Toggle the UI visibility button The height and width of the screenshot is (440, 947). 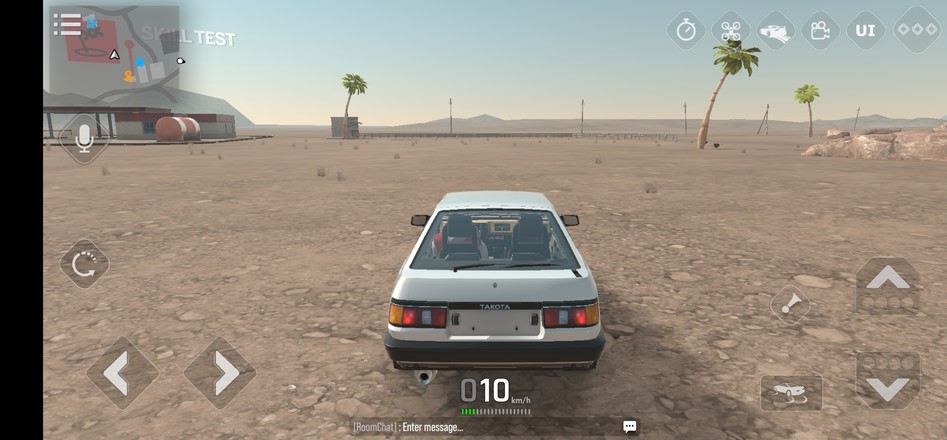(x=865, y=30)
